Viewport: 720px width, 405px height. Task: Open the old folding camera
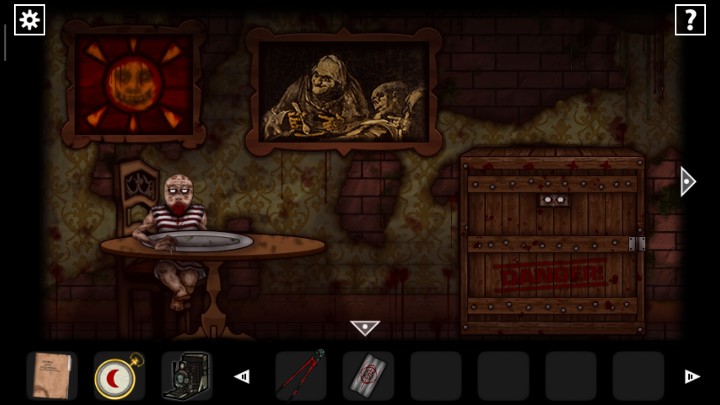[x=186, y=376]
